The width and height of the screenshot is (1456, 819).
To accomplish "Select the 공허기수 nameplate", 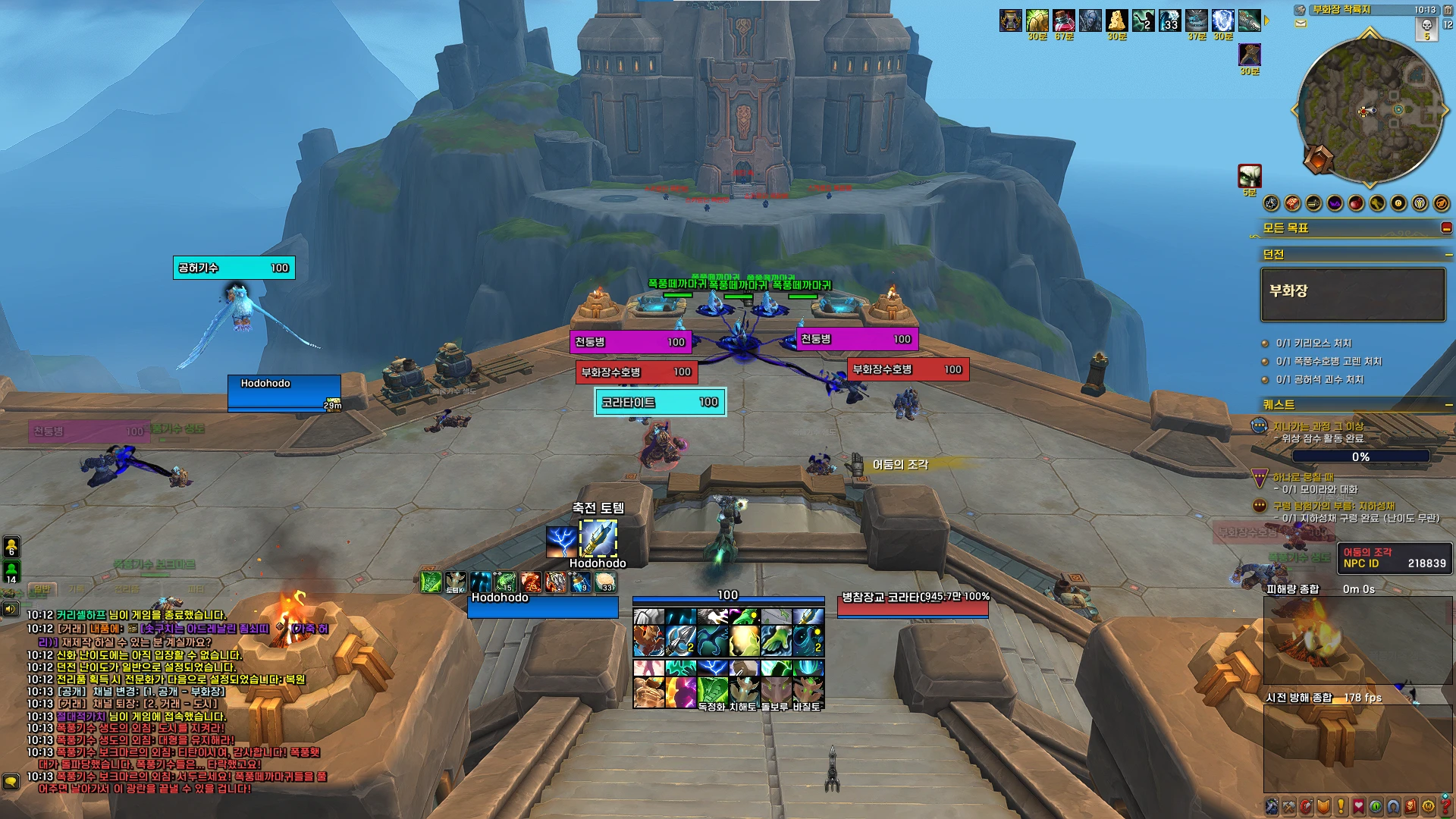I will [x=234, y=268].
